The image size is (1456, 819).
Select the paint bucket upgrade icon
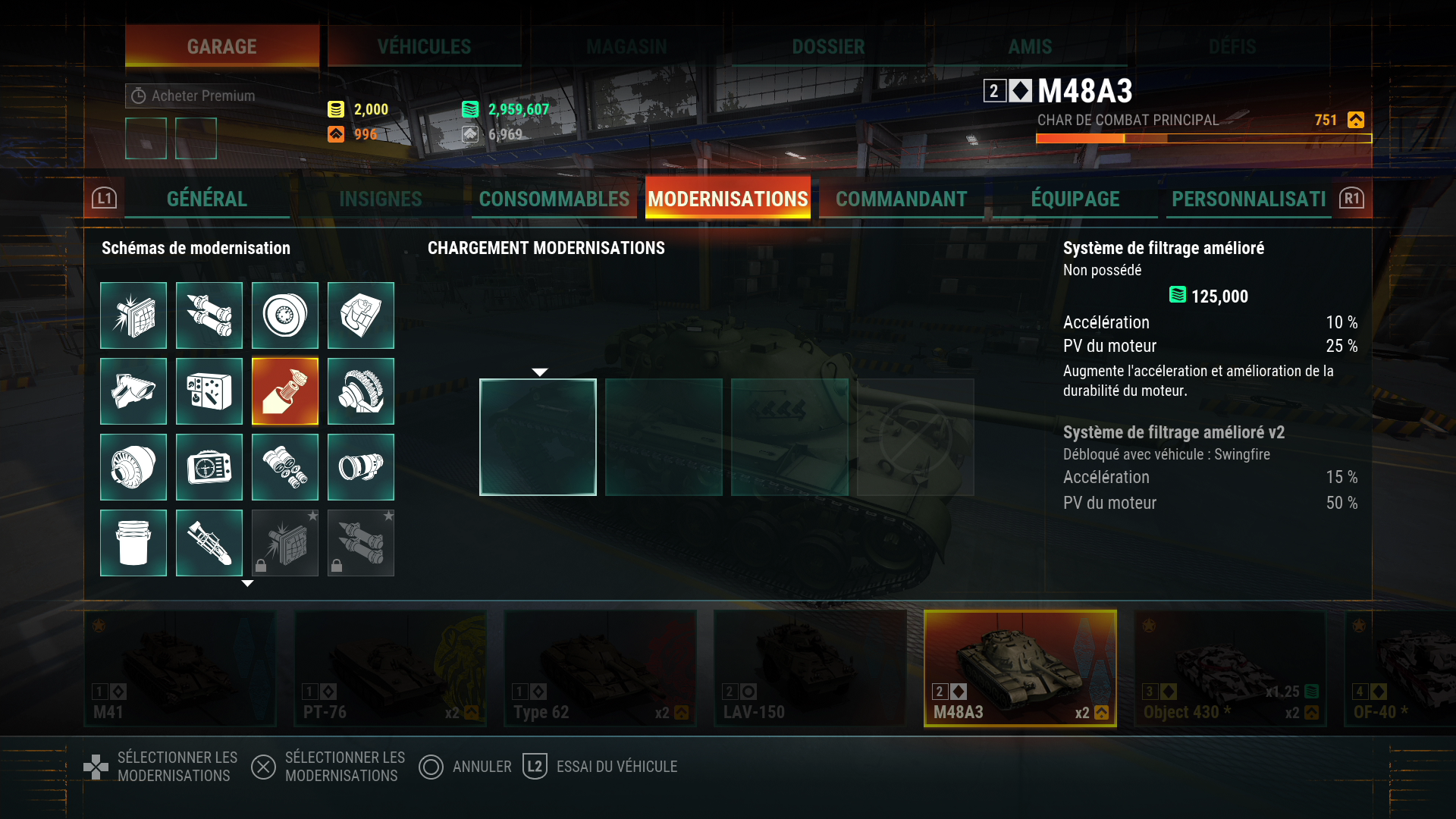(133, 543)
